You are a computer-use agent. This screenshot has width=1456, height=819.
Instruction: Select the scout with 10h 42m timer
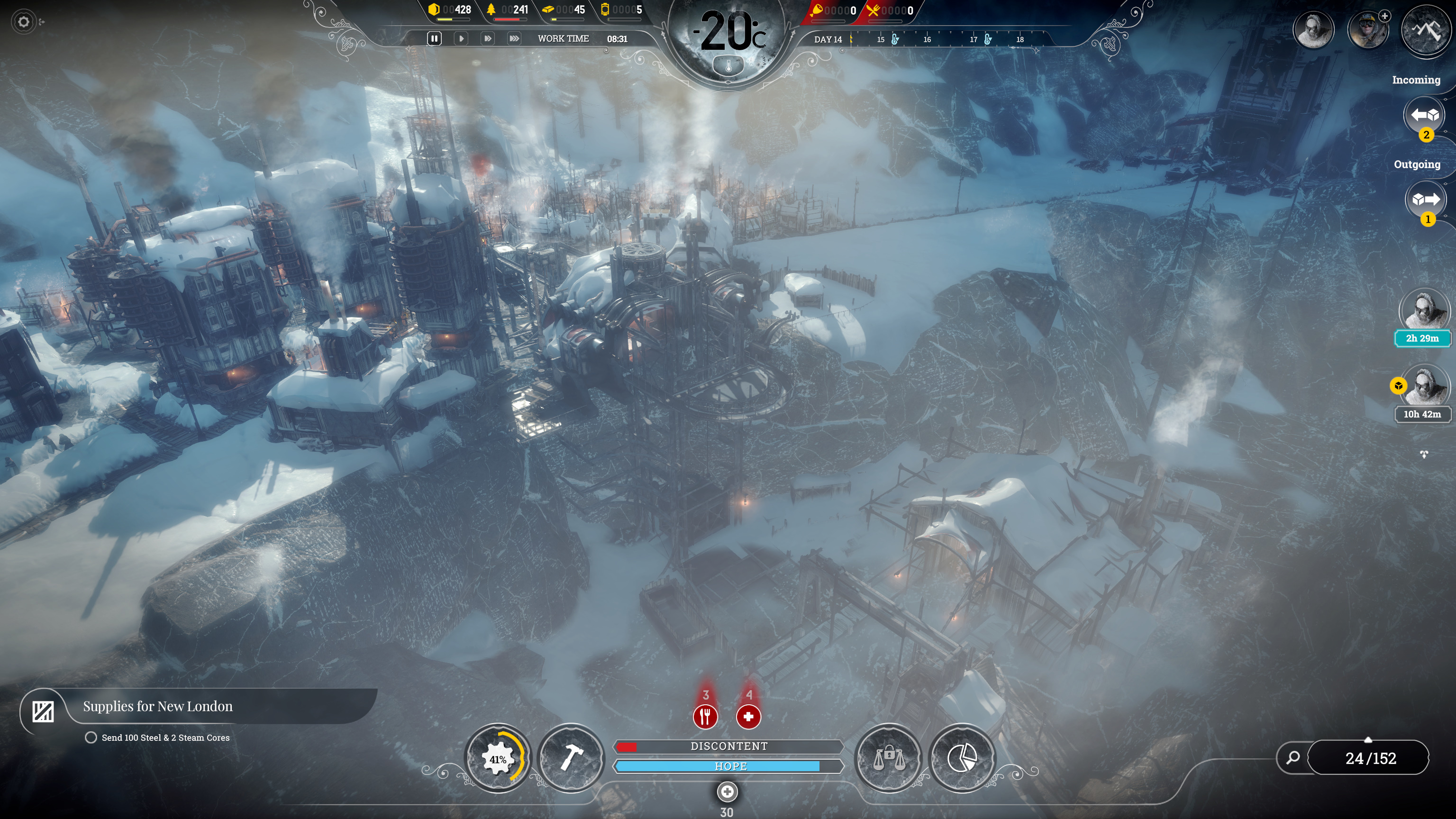1423,387
